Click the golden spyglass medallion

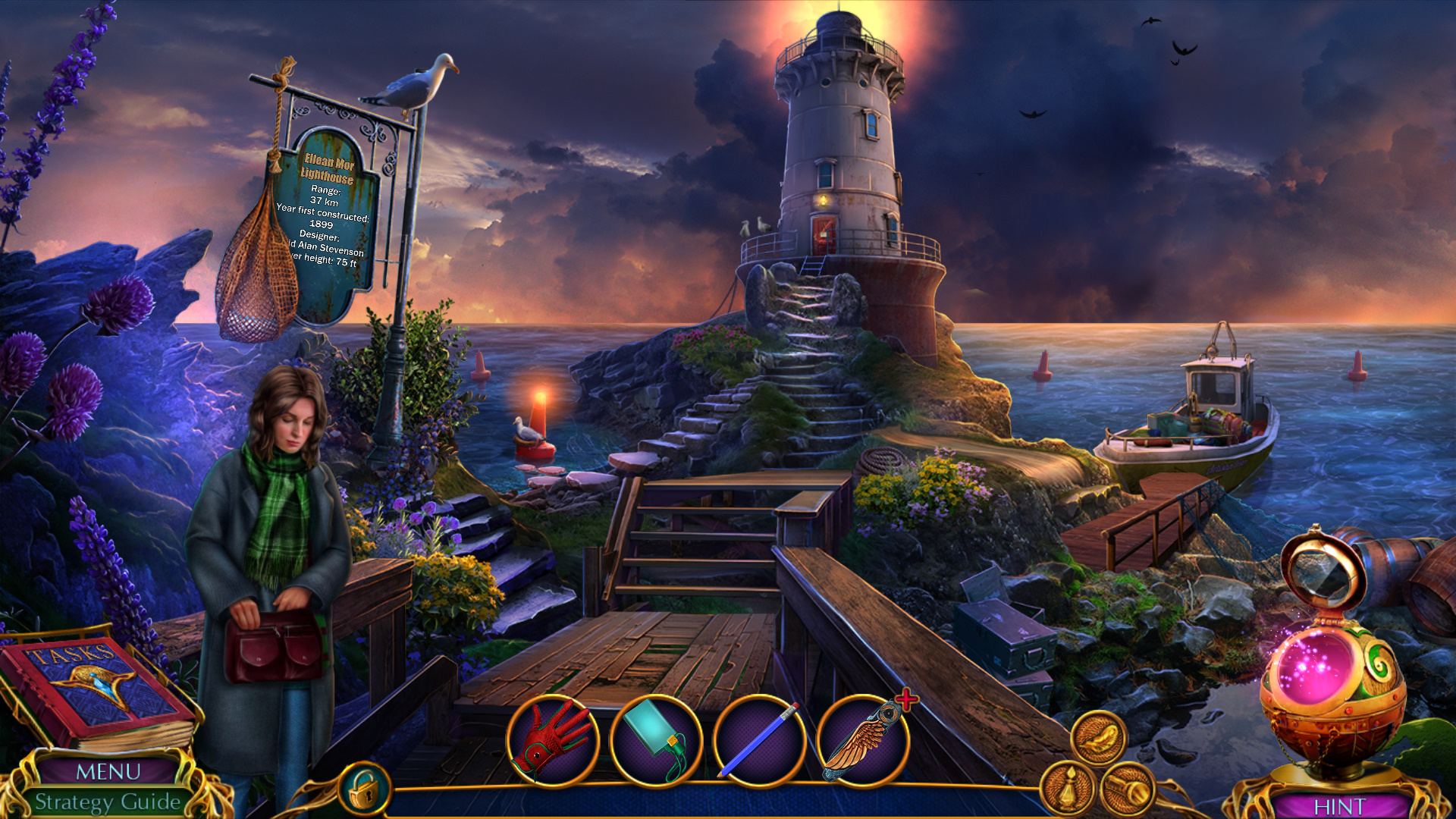(x=1128, y=790)
